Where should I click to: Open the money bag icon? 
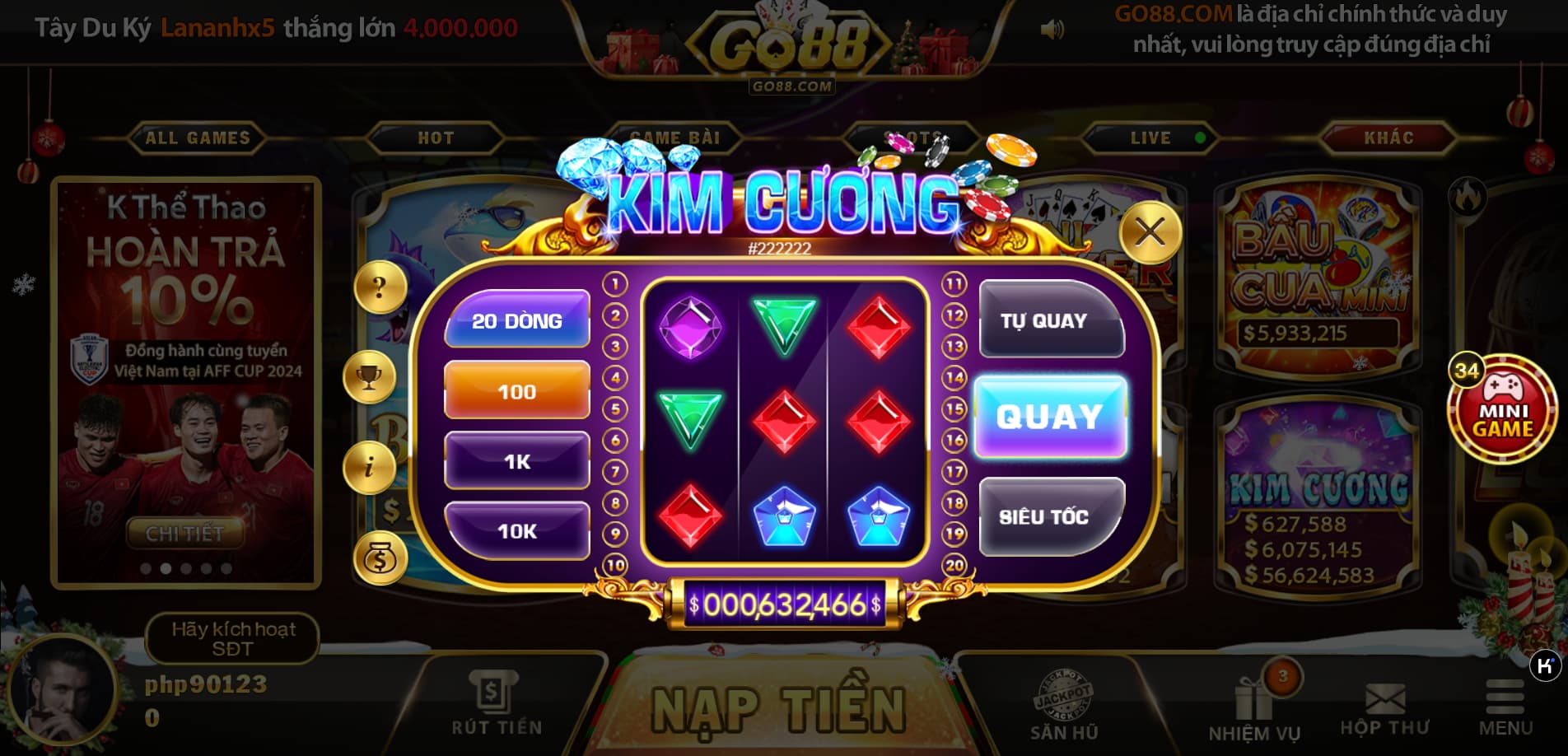tap(379, 557)
